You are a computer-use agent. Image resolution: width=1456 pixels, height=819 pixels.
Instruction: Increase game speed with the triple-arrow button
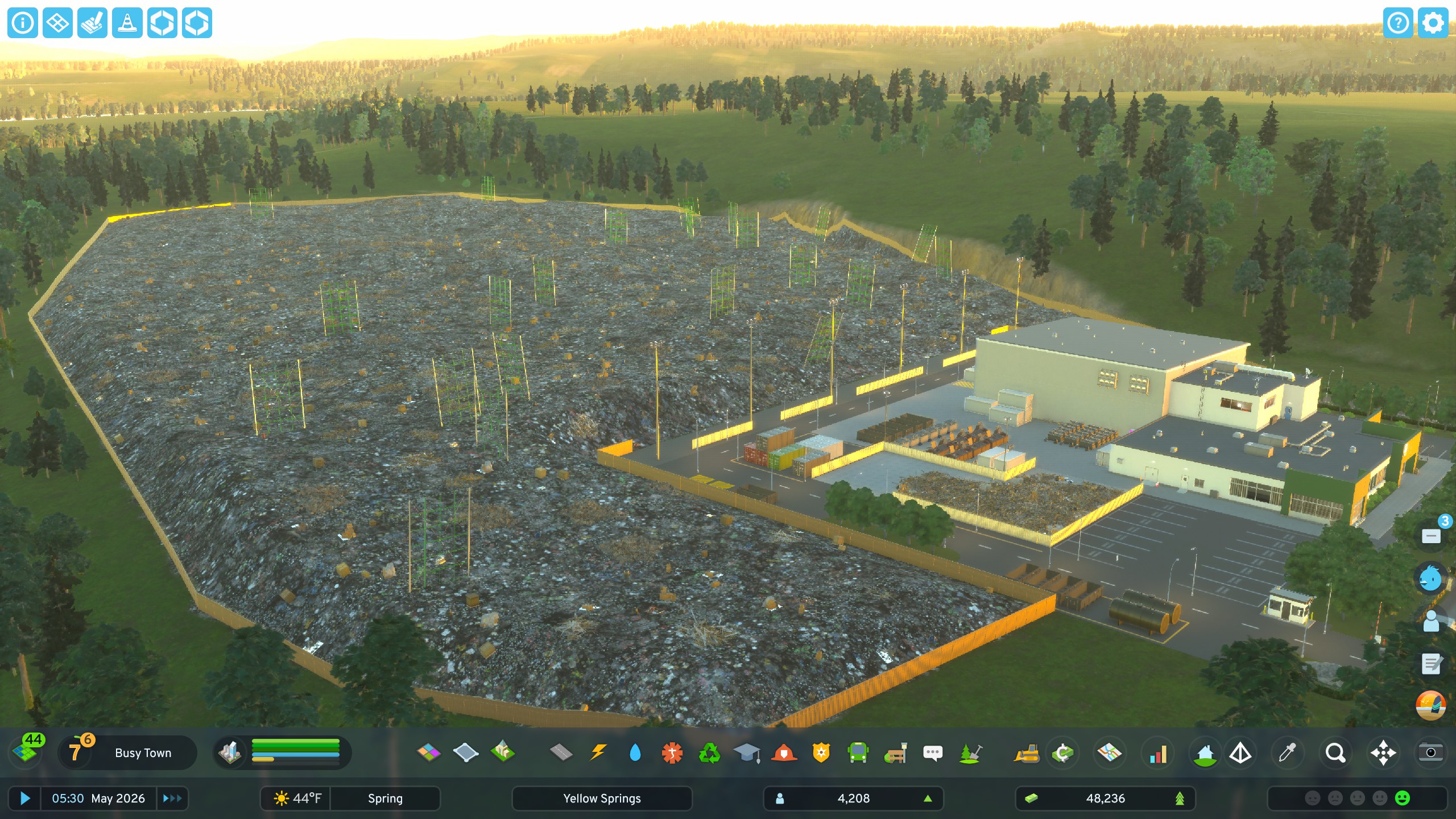point(172,799)
